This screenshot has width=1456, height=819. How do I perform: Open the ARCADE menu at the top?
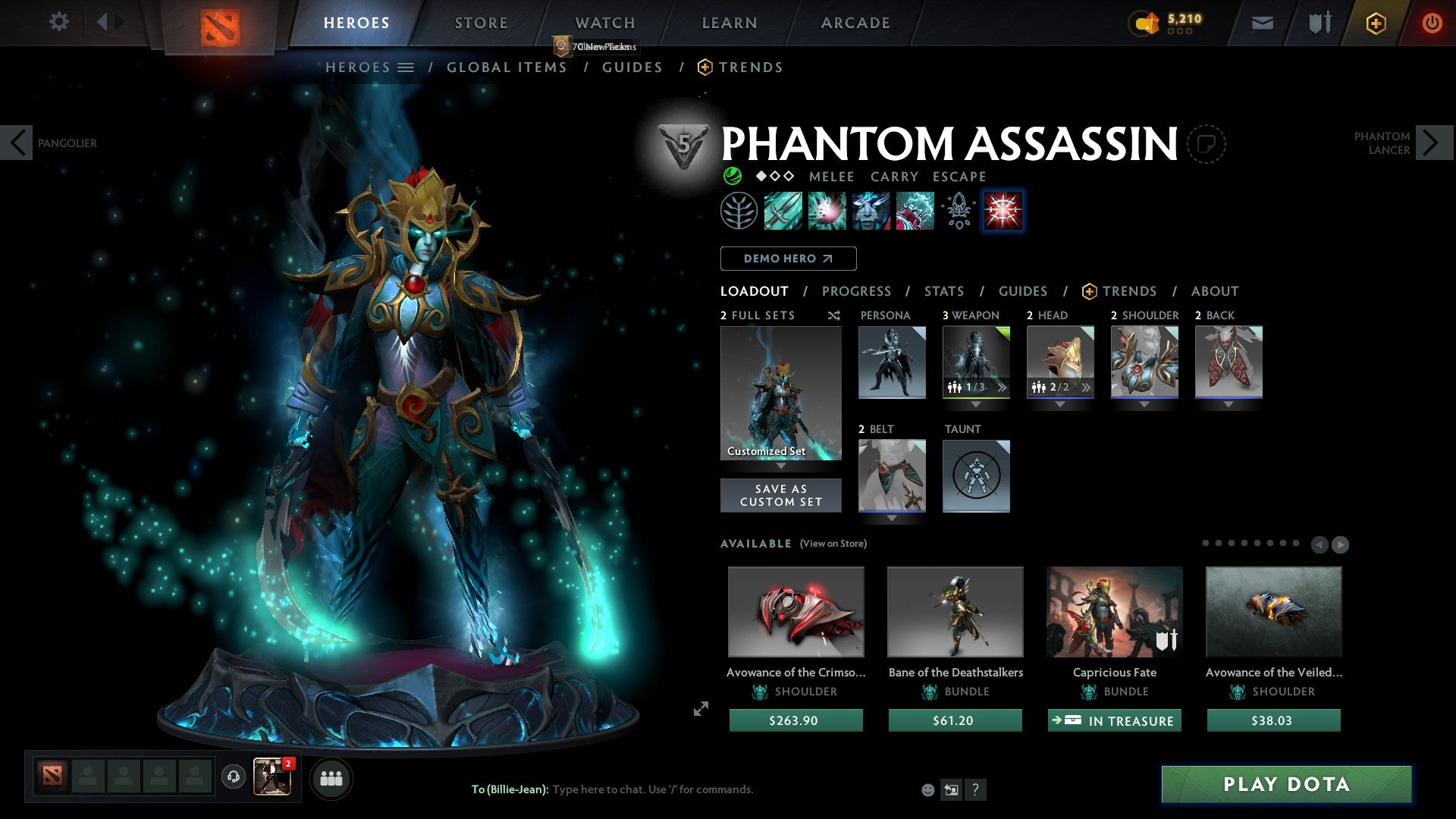(x=855, y=23)
